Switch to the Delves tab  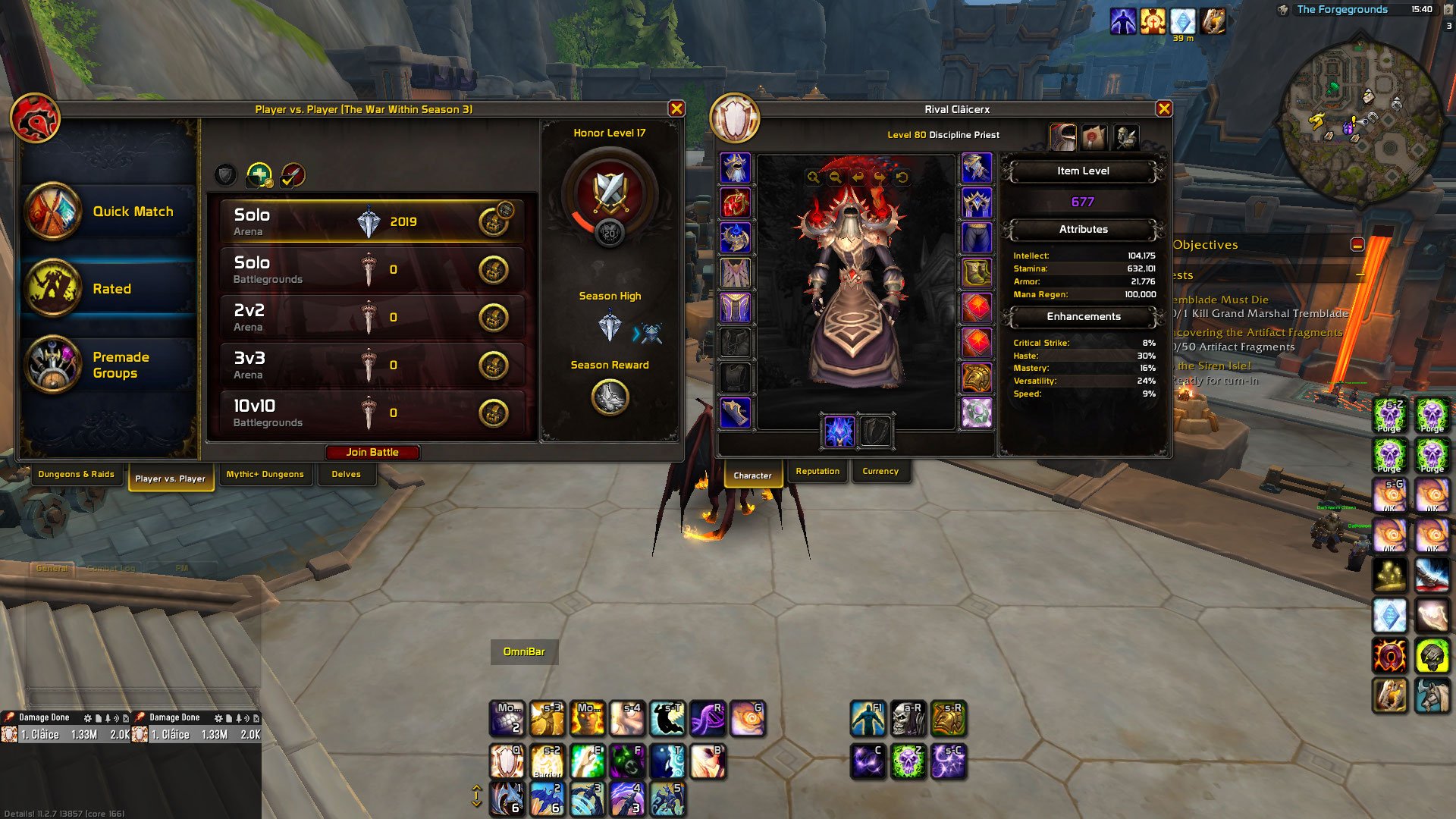[346, 475]
